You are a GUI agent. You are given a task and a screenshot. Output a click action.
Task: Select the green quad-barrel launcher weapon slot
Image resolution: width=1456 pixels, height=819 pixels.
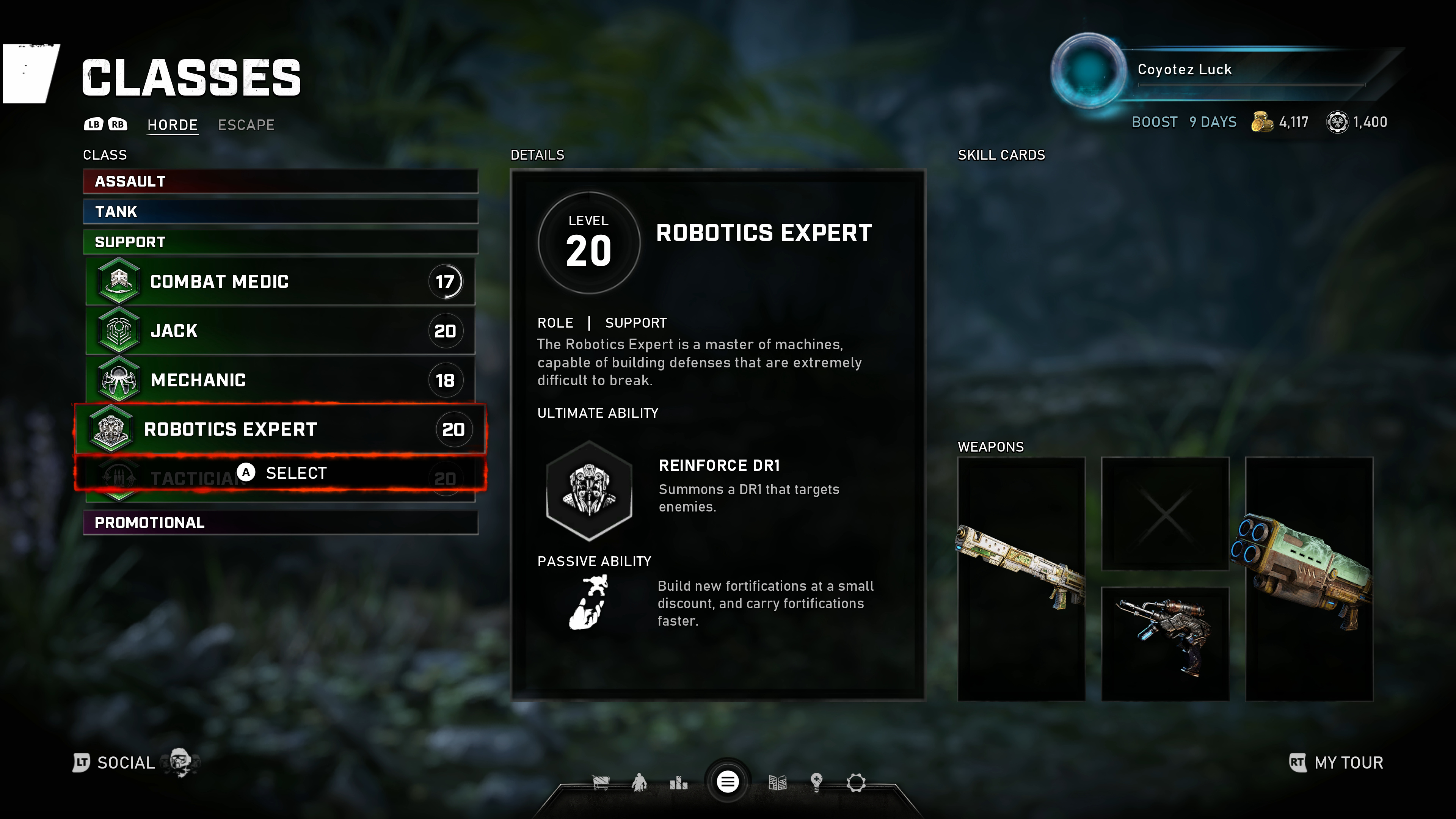tap(1309, 579)
